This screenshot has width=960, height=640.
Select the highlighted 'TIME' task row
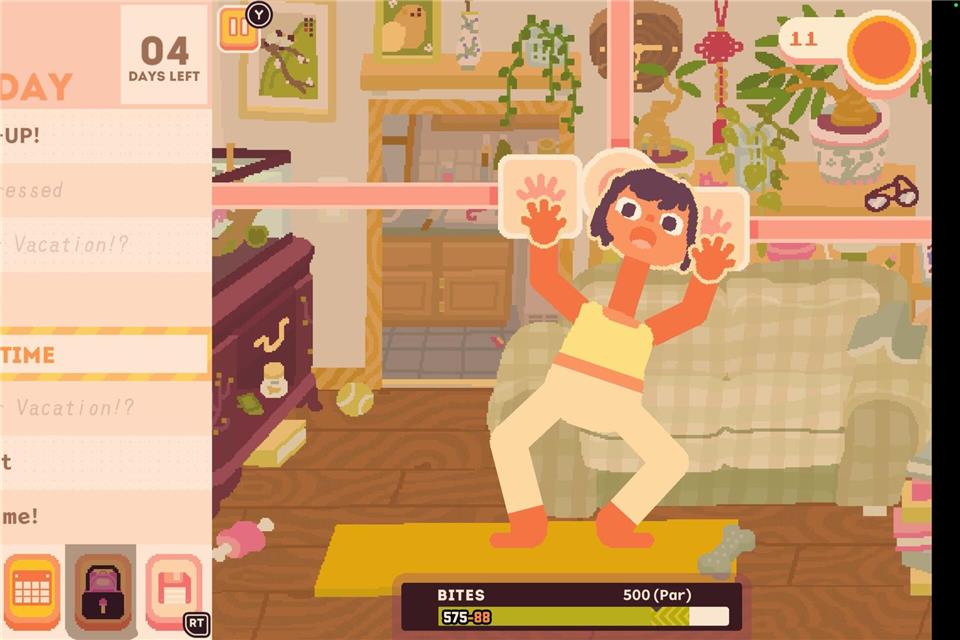104,354
